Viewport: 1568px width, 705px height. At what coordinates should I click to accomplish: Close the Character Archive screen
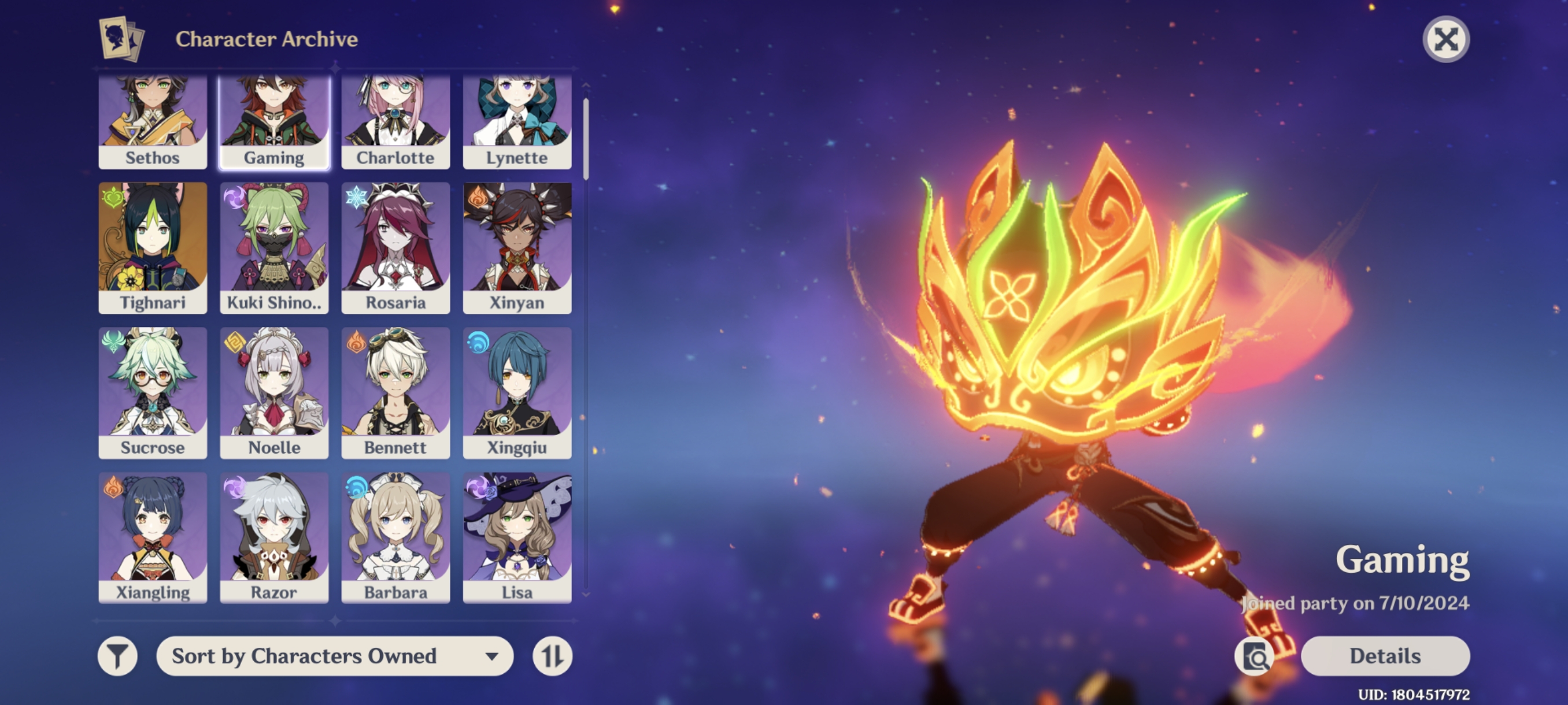[x=1446, y=39]
